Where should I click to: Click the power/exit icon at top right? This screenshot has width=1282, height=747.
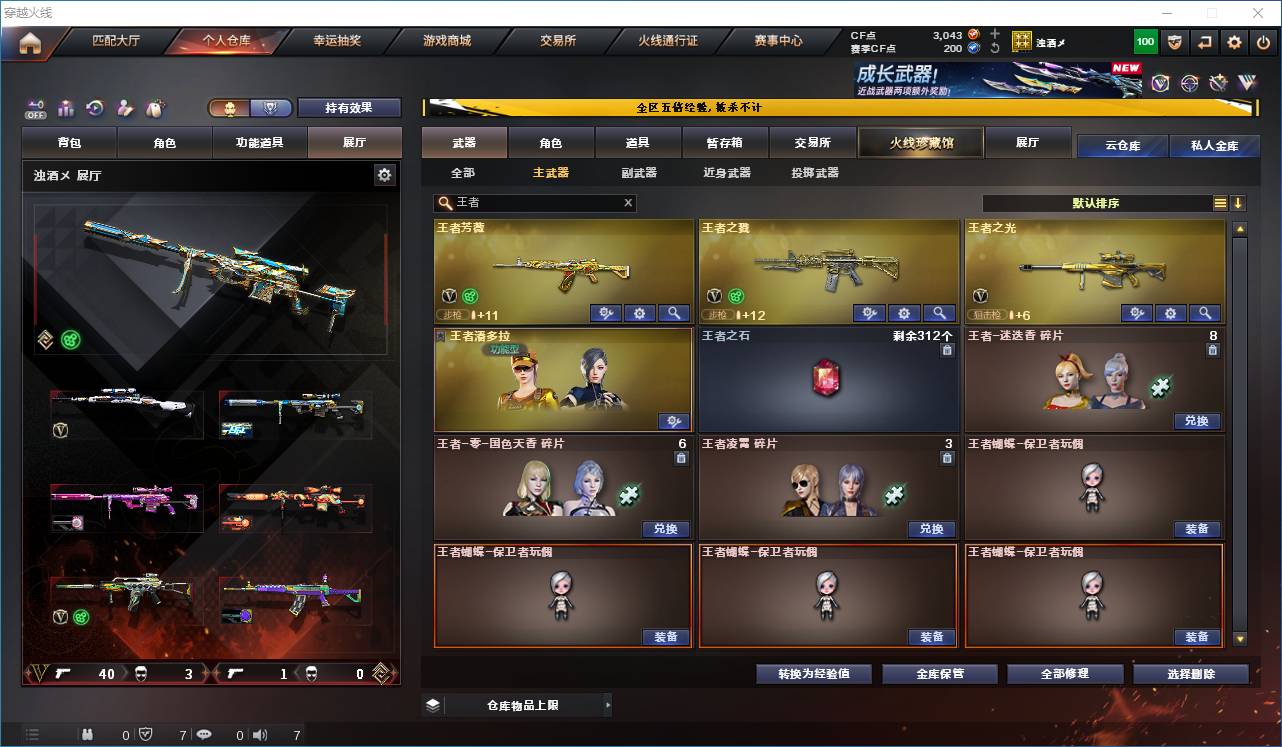[x=1262, y=41]
